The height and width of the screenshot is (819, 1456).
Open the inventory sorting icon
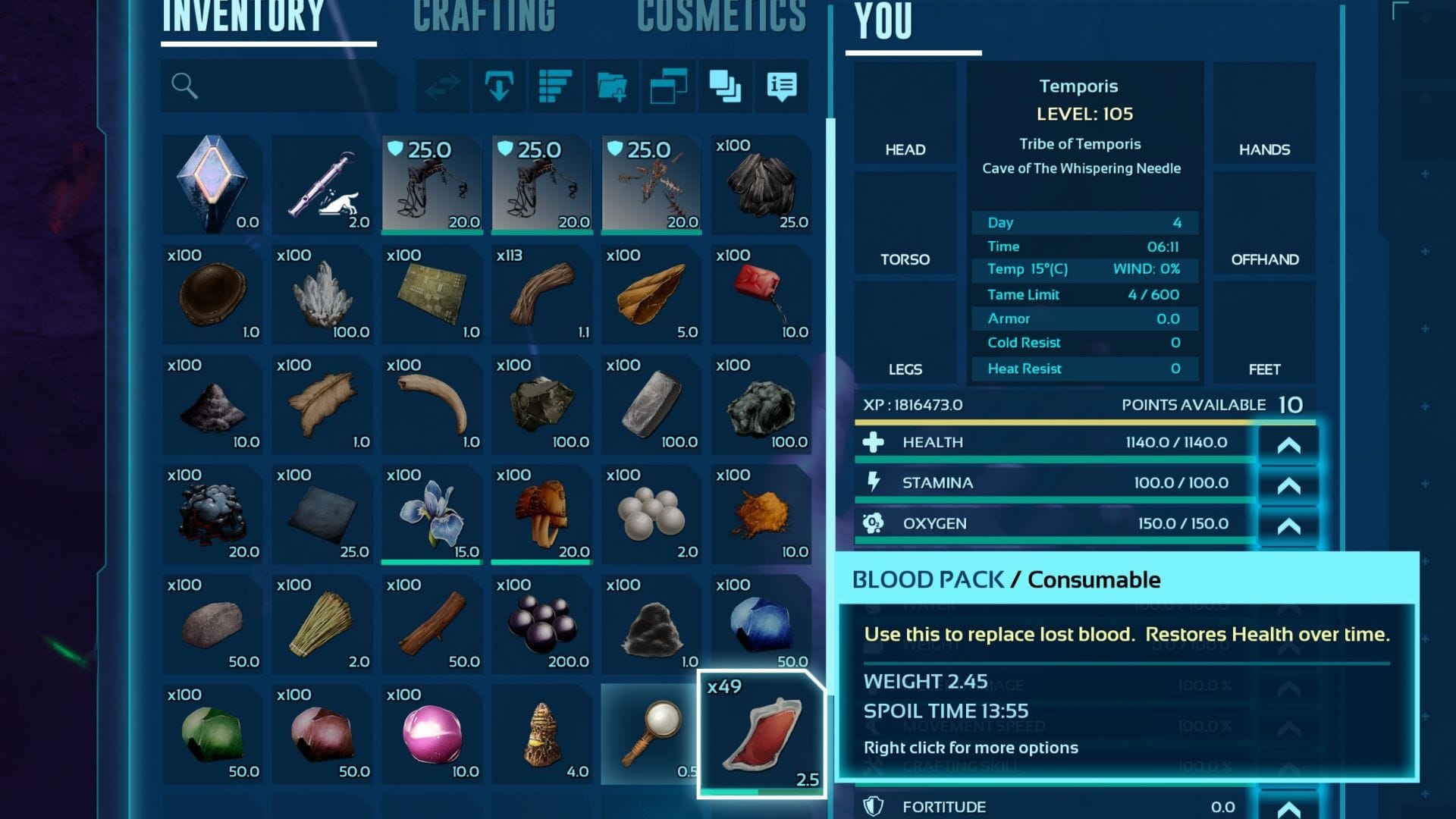[554, 86]
